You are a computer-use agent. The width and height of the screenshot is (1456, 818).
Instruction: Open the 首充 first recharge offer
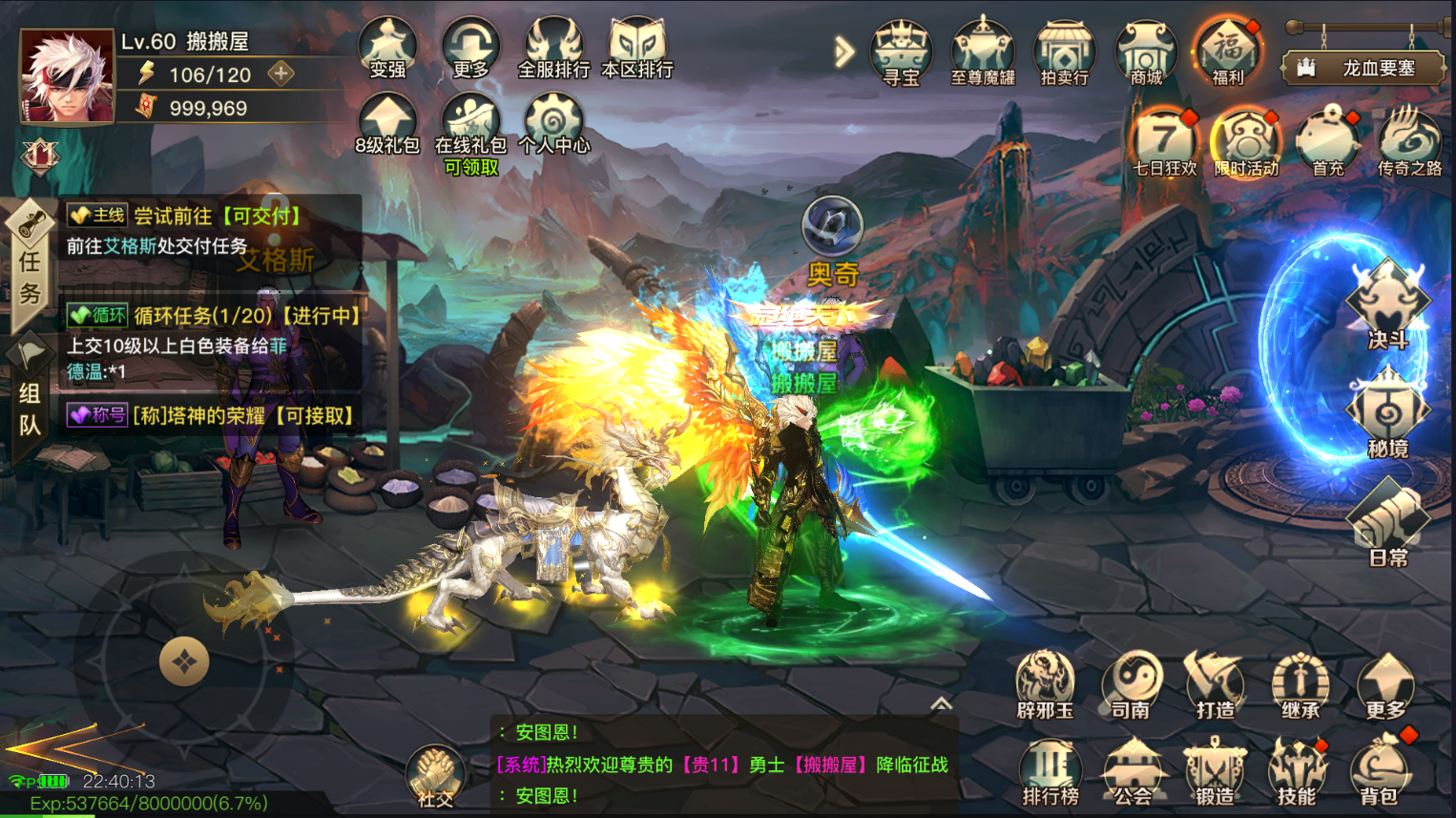coord(1327,143)
